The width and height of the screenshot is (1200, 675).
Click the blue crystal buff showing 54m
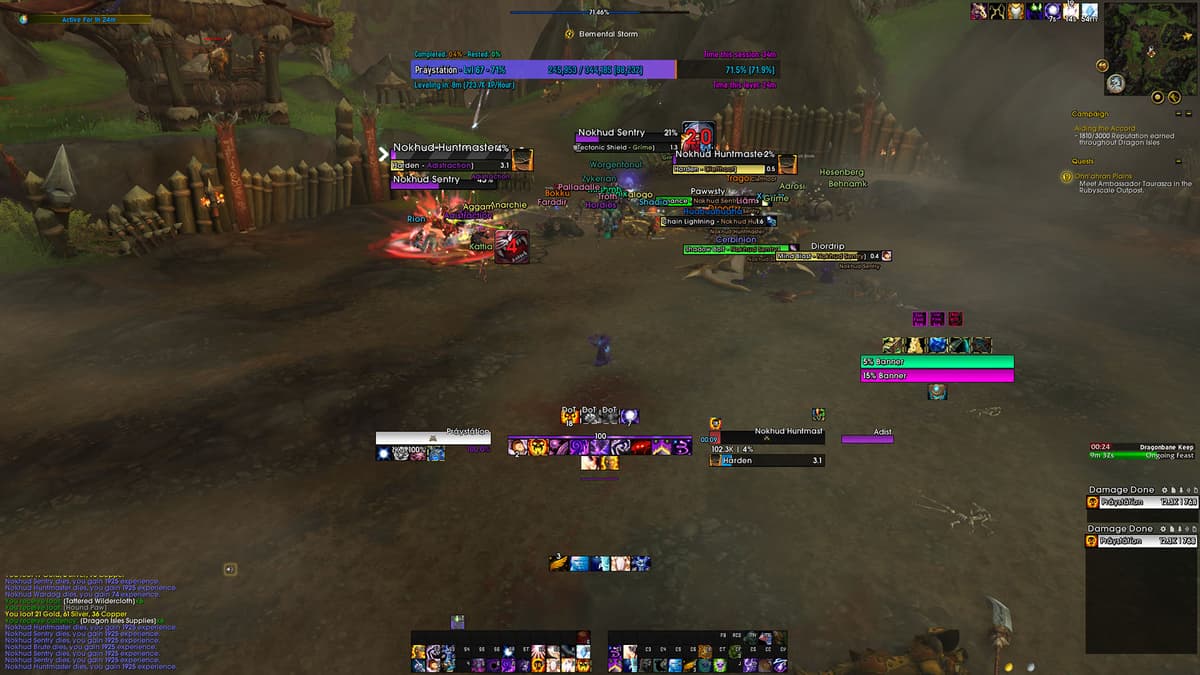[1089, 11]
